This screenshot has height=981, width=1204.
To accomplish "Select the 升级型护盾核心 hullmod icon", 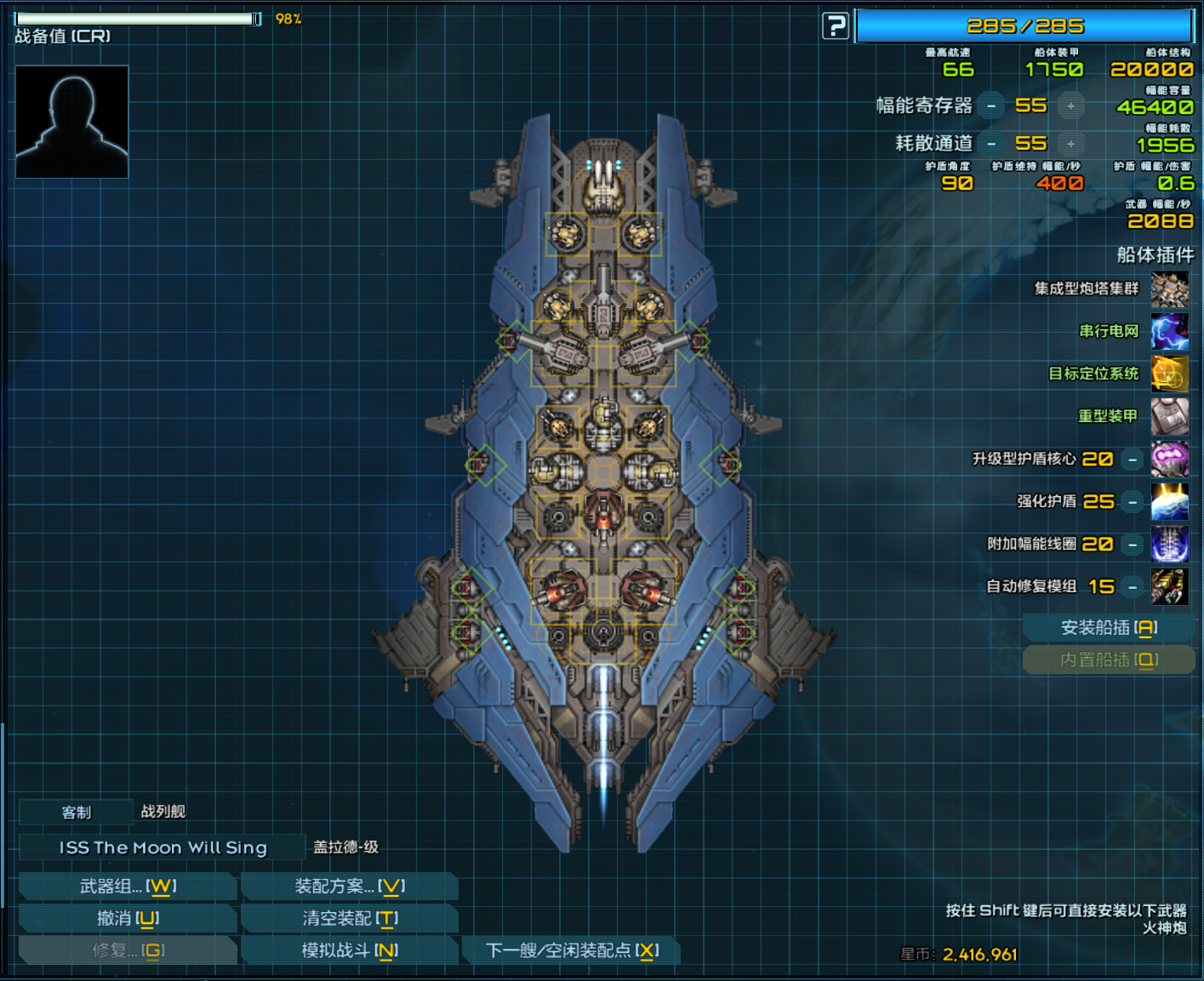I will click(1169, 459).
